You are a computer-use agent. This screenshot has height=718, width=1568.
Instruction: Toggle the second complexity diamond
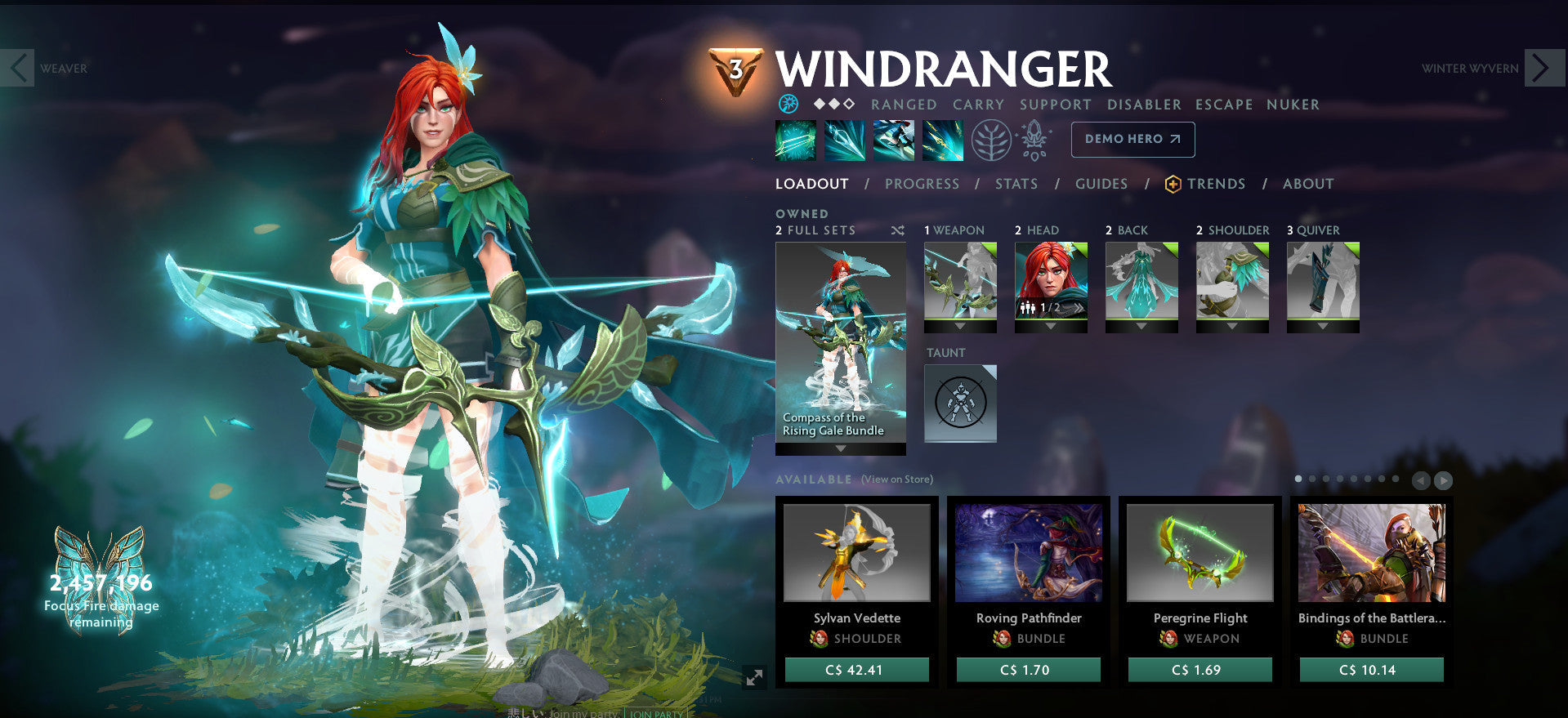point(834,104)
